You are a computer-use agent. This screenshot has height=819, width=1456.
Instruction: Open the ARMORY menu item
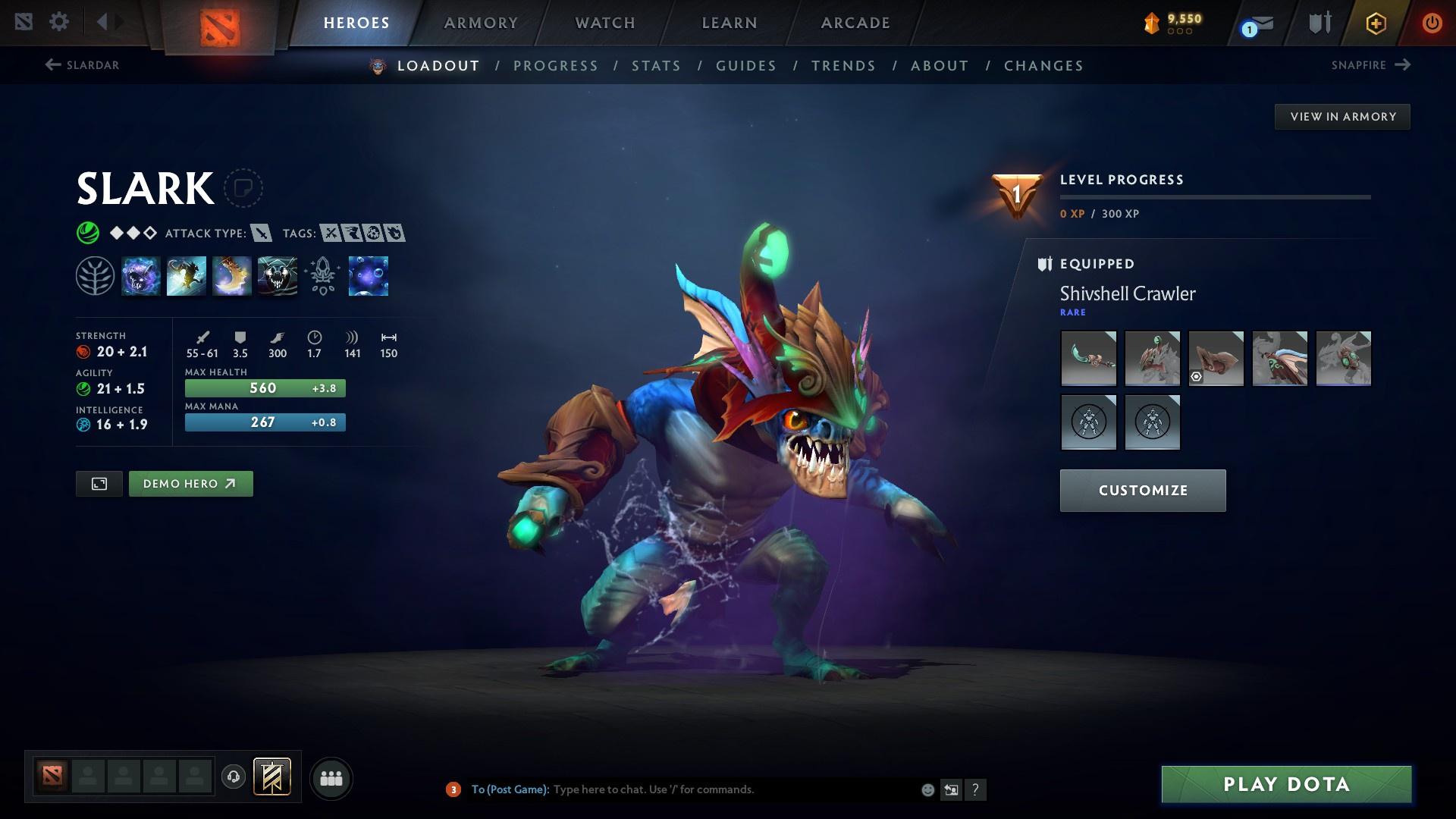(x=482, y=23)
